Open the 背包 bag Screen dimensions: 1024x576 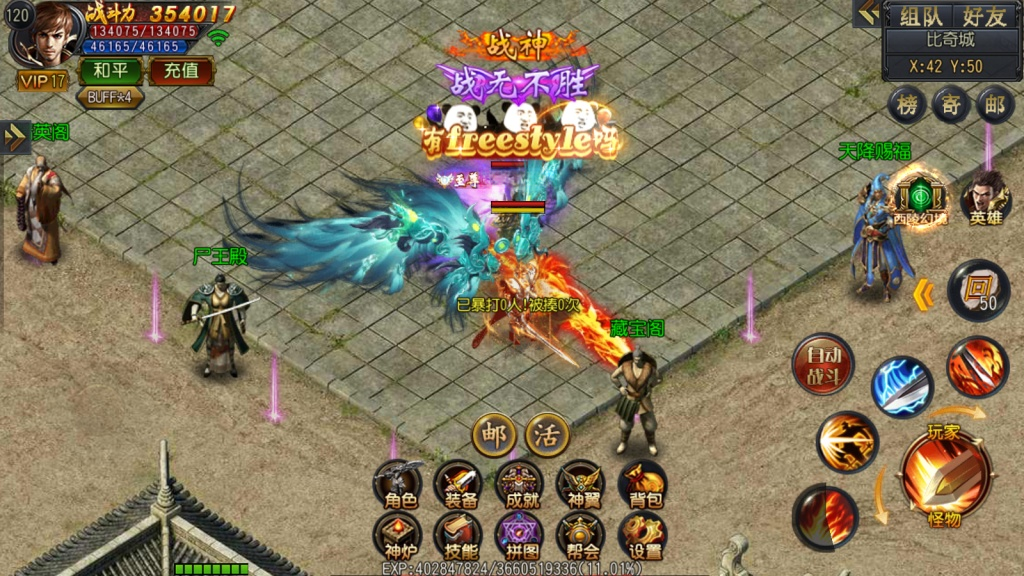coord(642,485)
